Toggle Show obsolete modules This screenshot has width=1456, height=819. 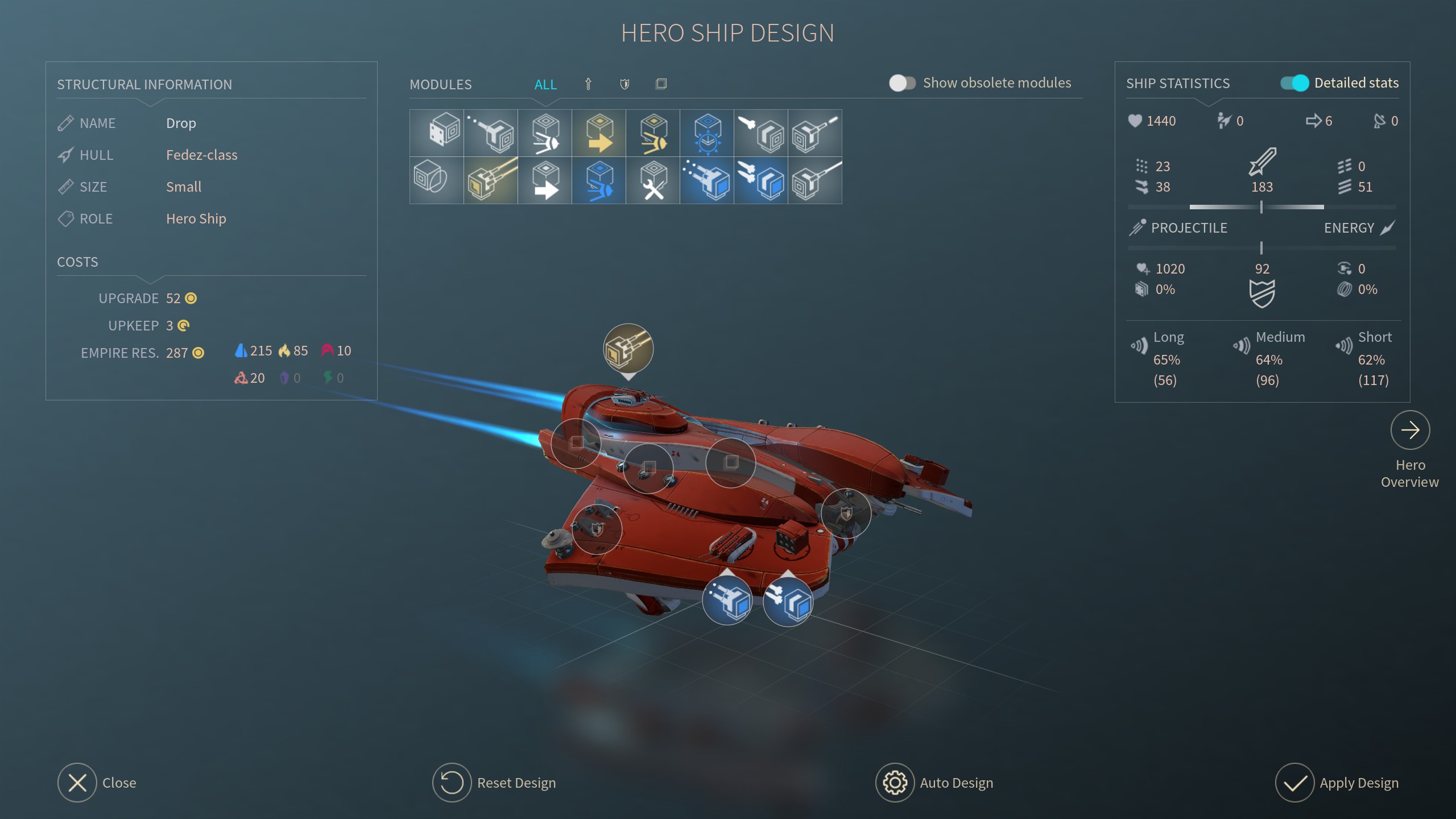(902, 83)
